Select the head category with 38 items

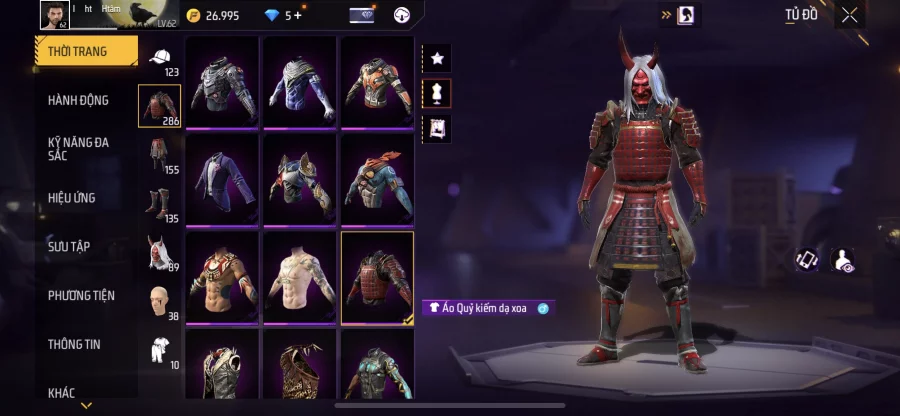coord(160,301)
